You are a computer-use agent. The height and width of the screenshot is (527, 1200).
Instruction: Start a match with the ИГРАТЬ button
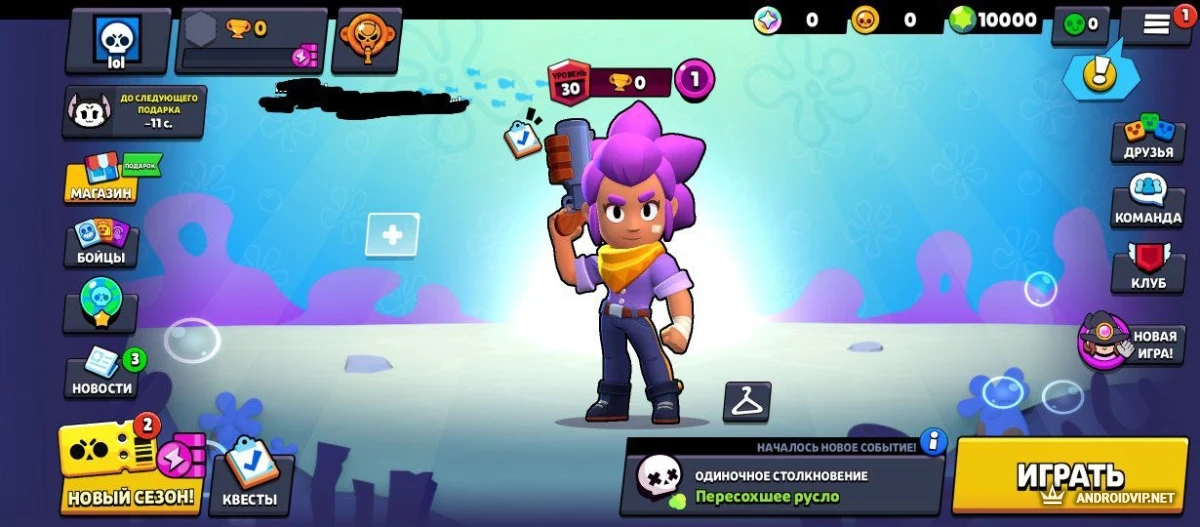pos(1070,477)
